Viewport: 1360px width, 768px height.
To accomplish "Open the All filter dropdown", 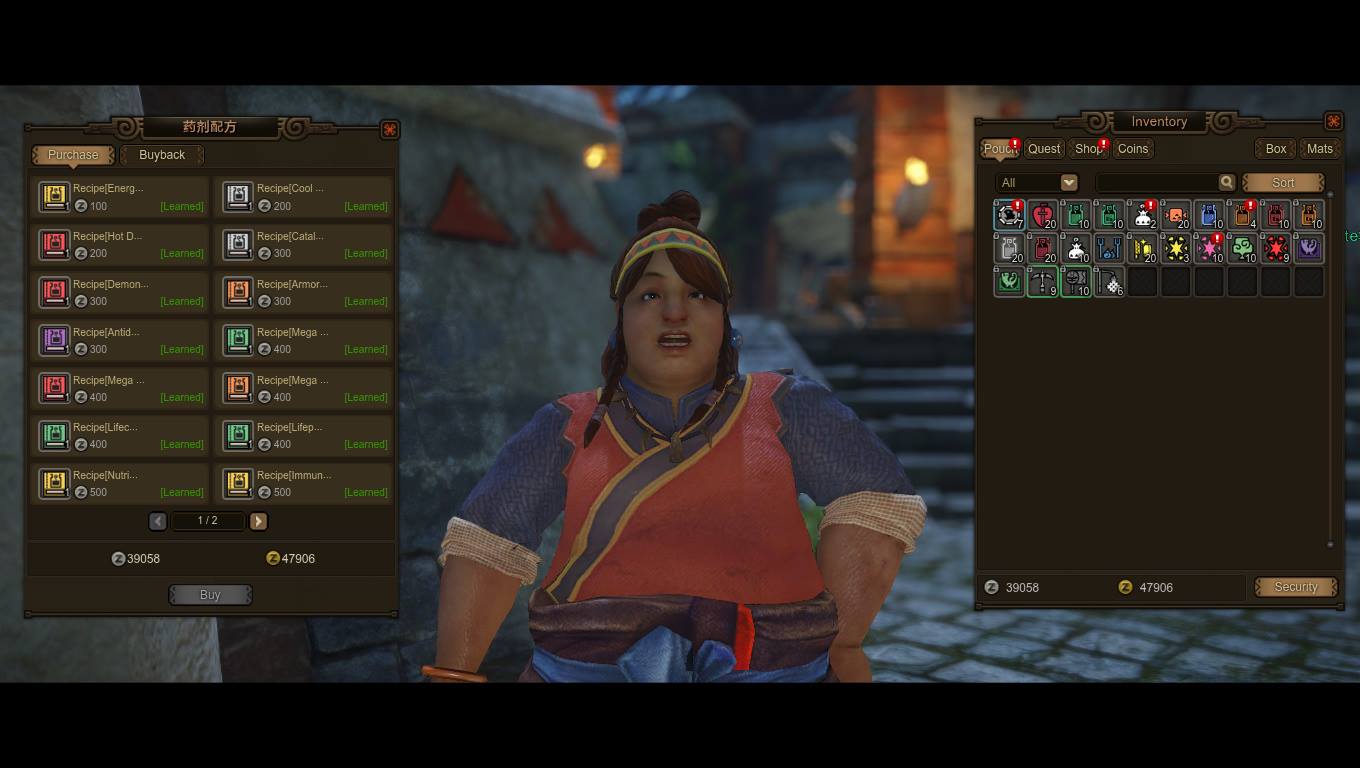I will pyautogui.click(x=1037, y=182).
